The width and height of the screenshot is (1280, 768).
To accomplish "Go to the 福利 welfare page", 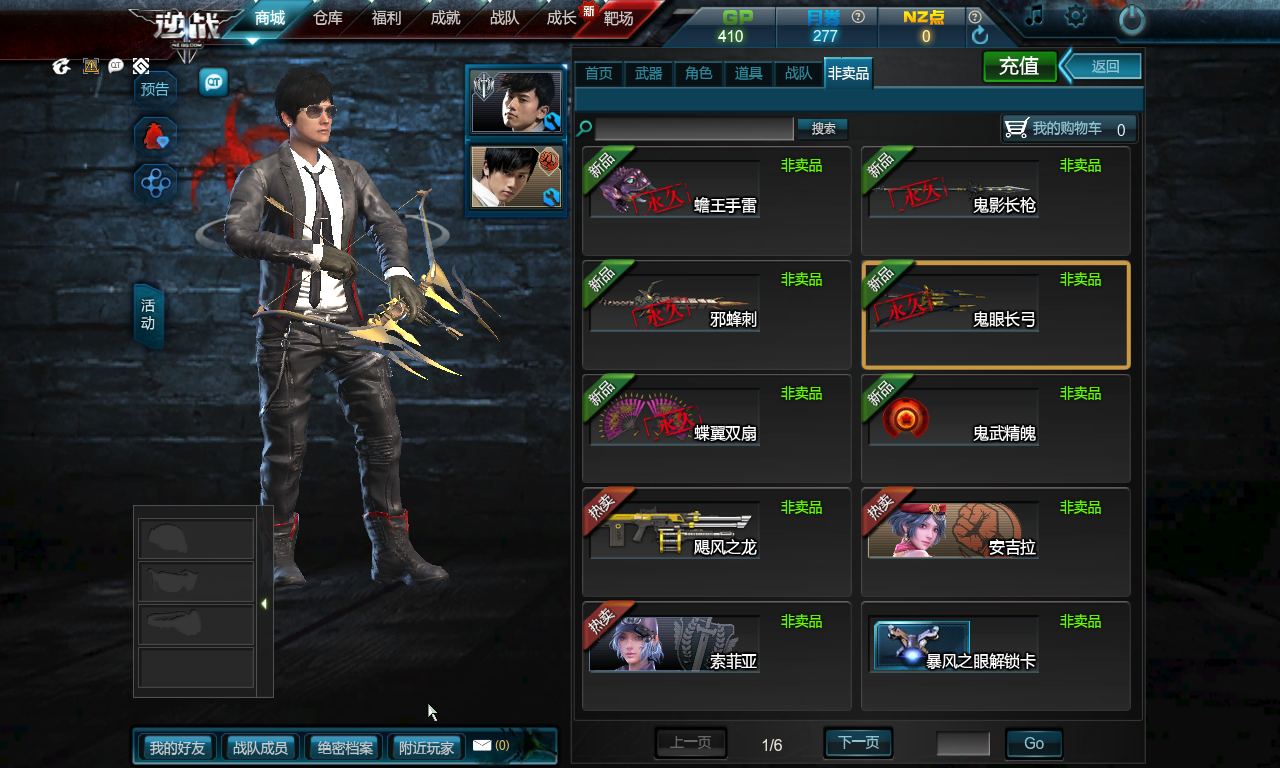I will tap(386, 18).
